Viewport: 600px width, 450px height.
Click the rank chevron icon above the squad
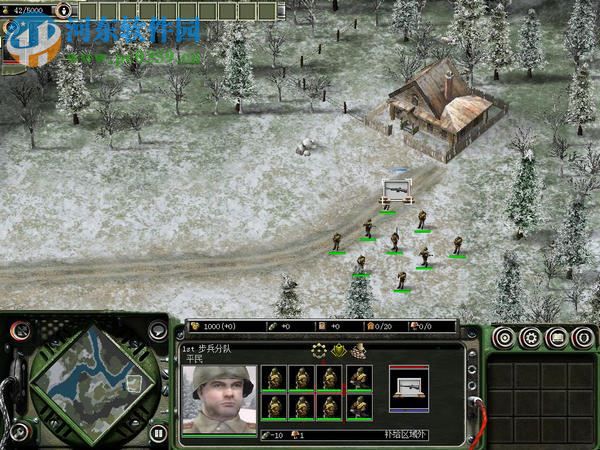tap(339, 350)
